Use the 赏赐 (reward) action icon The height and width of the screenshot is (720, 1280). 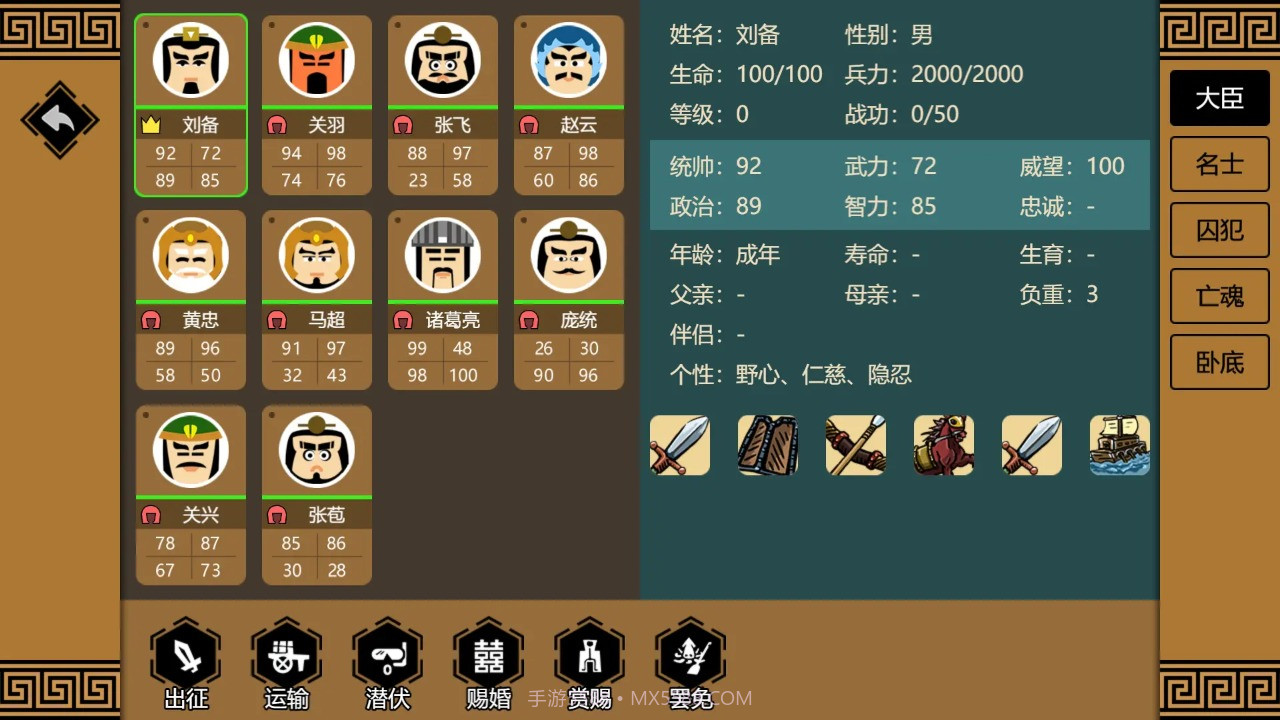pyautogui.click(x=589, y=655)
